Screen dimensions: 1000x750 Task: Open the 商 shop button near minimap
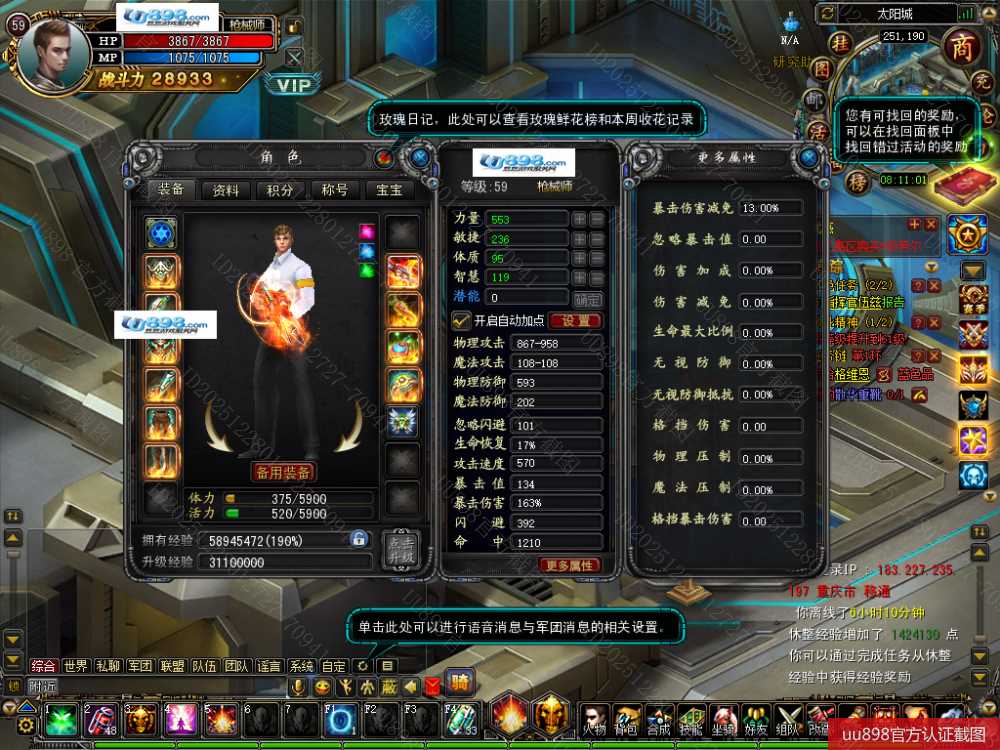click(962, 46)
